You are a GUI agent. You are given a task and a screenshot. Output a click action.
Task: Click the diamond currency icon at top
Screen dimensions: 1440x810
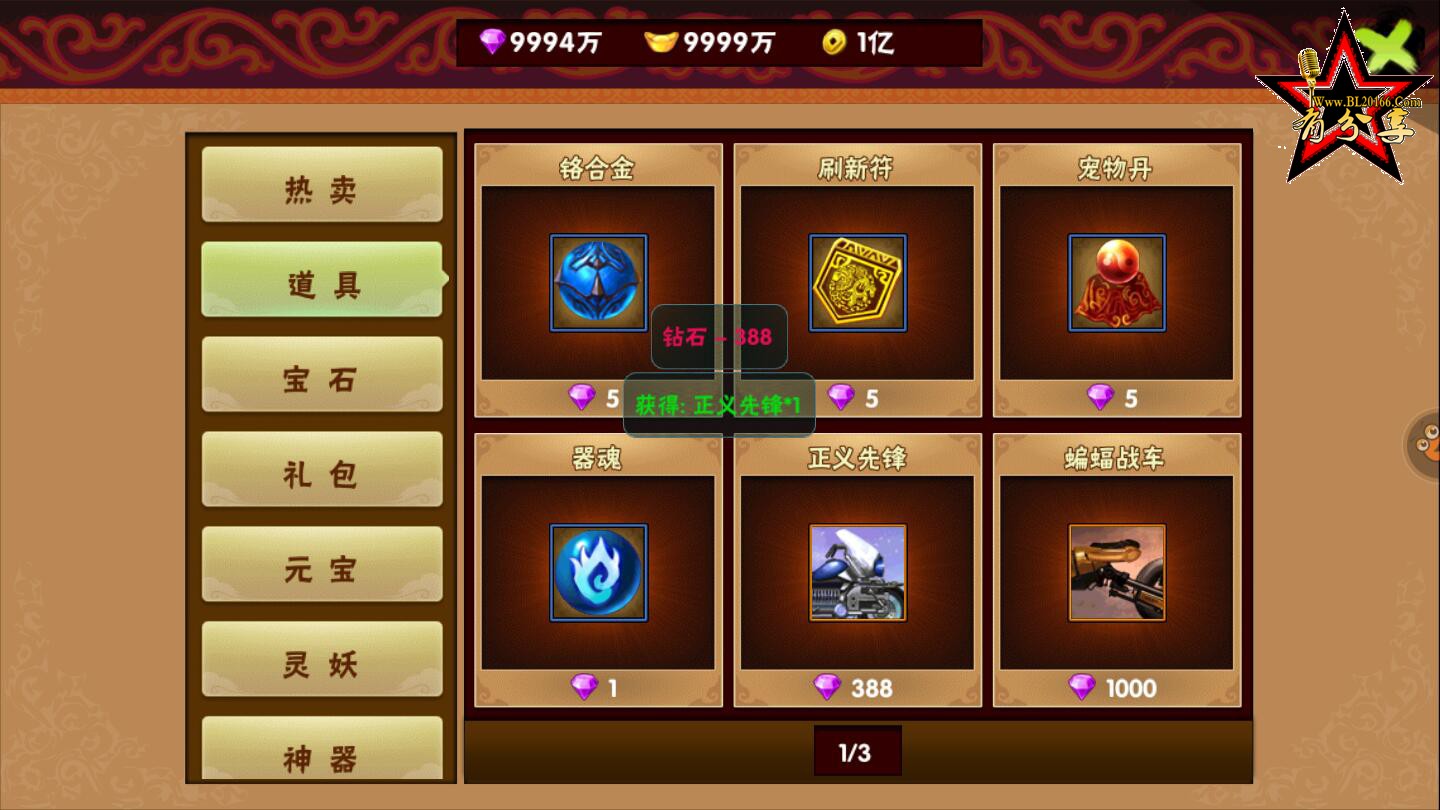click(494, 42)
